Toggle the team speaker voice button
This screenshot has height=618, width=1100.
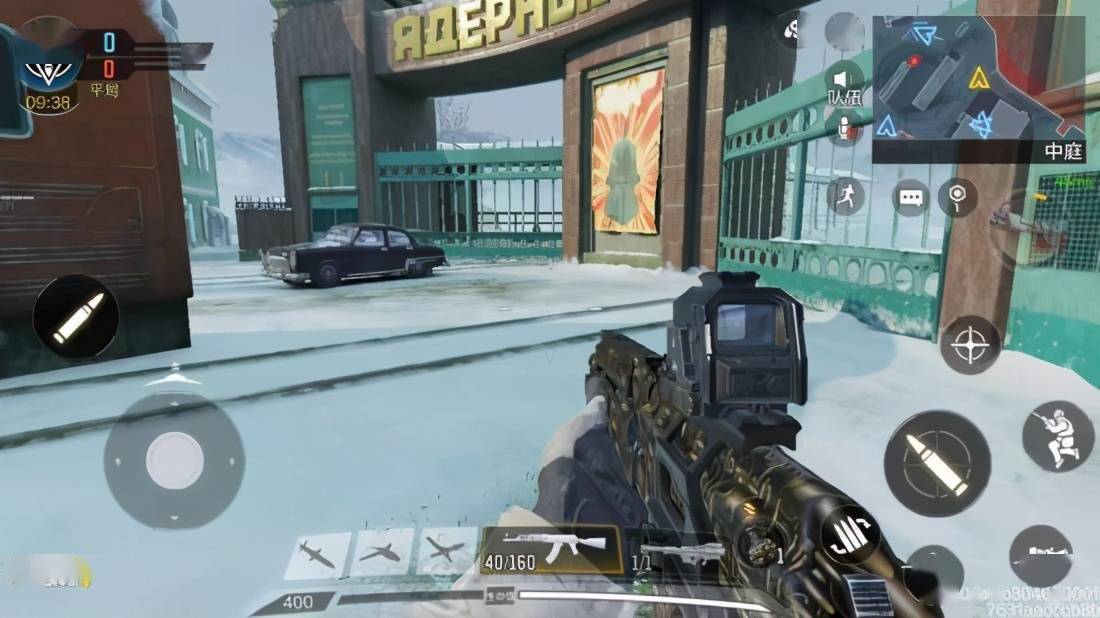[845, 78]
